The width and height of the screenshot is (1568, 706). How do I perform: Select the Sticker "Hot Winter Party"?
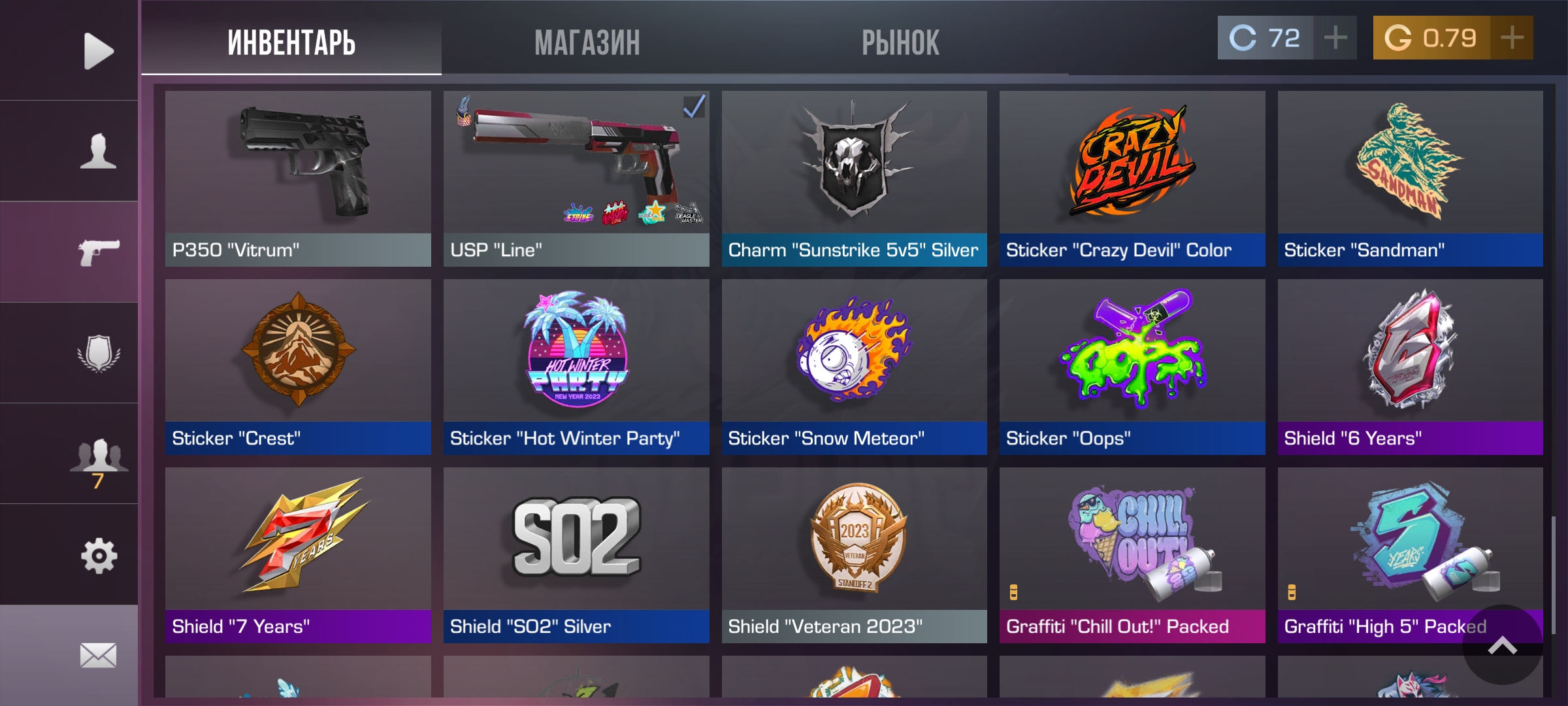click(576, 366)
